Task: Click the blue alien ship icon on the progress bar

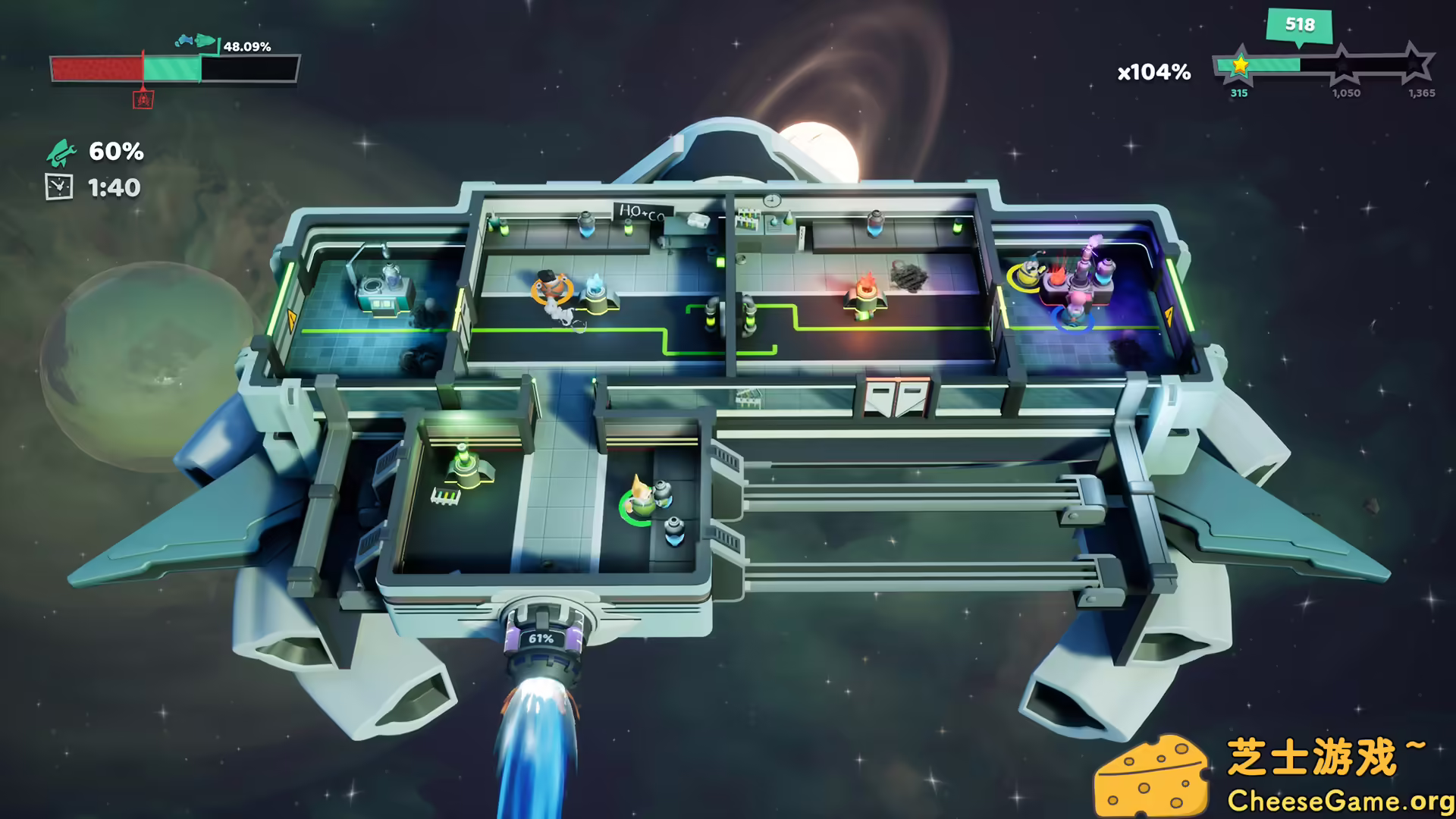Action: click(x=184, y=40)
